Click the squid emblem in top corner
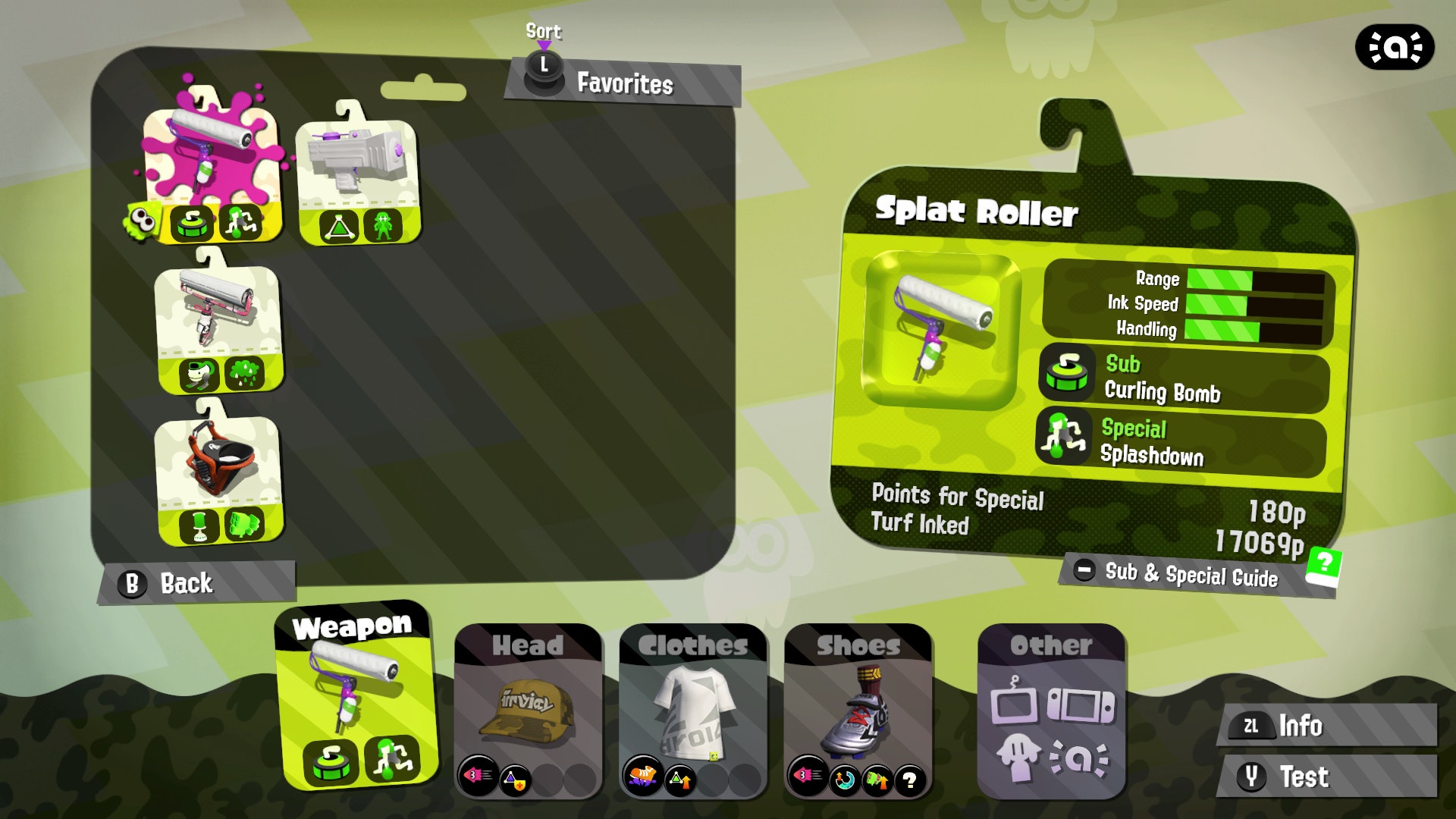The image size is (1456, 819). tap(1394, 48)
